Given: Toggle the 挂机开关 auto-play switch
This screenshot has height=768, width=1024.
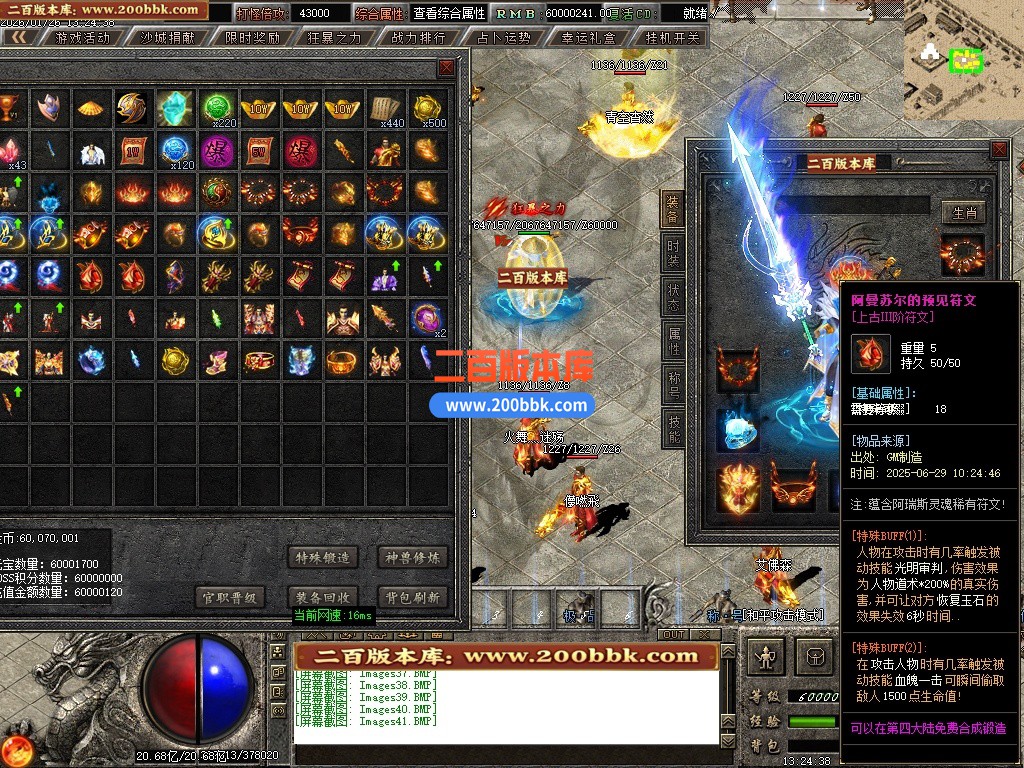Looking at the screenshot, I should click(x=673, y=38).
